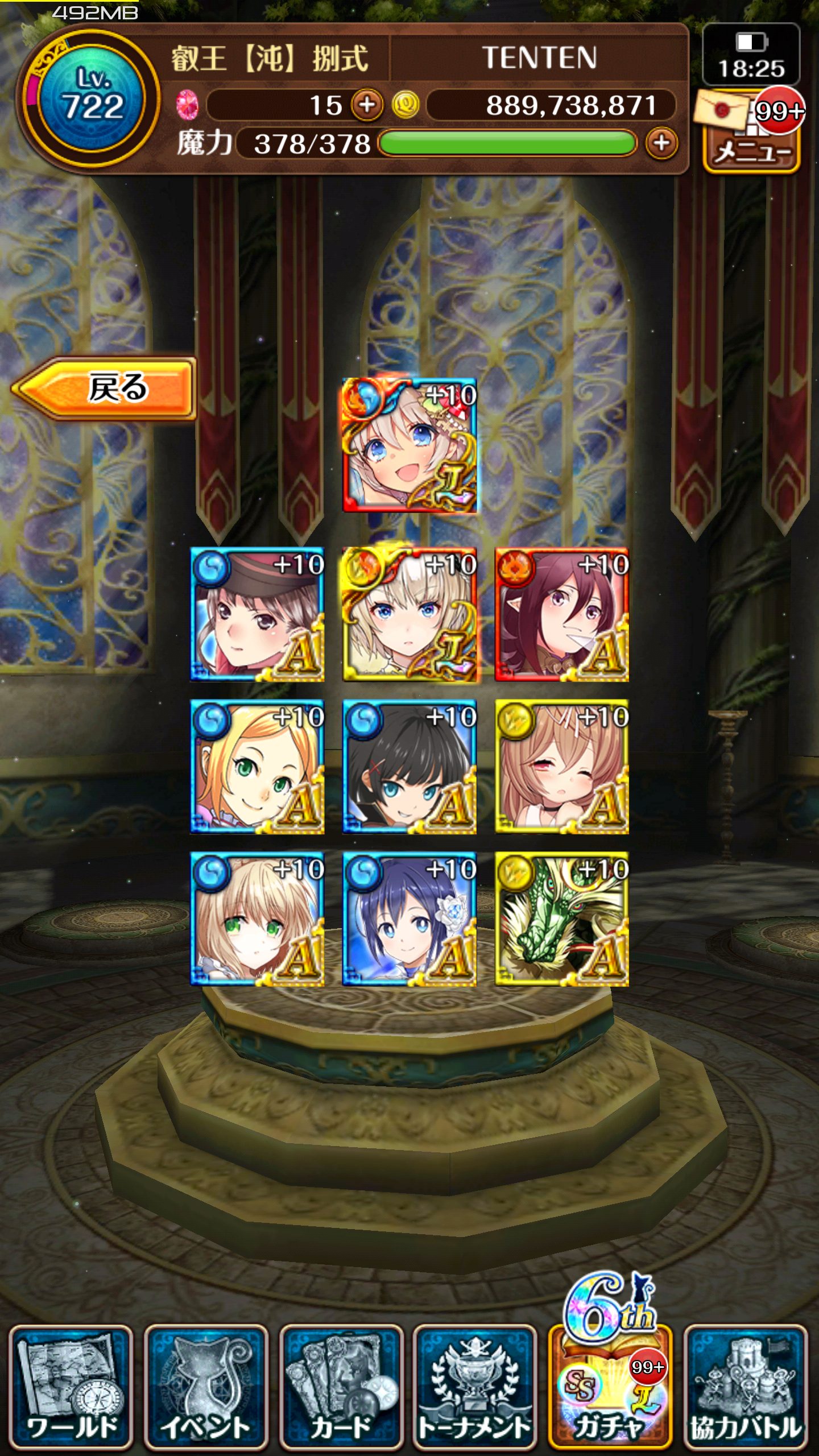Select the brown-hat girl card
The image size is (819, 1456).
tap(257, 614)
